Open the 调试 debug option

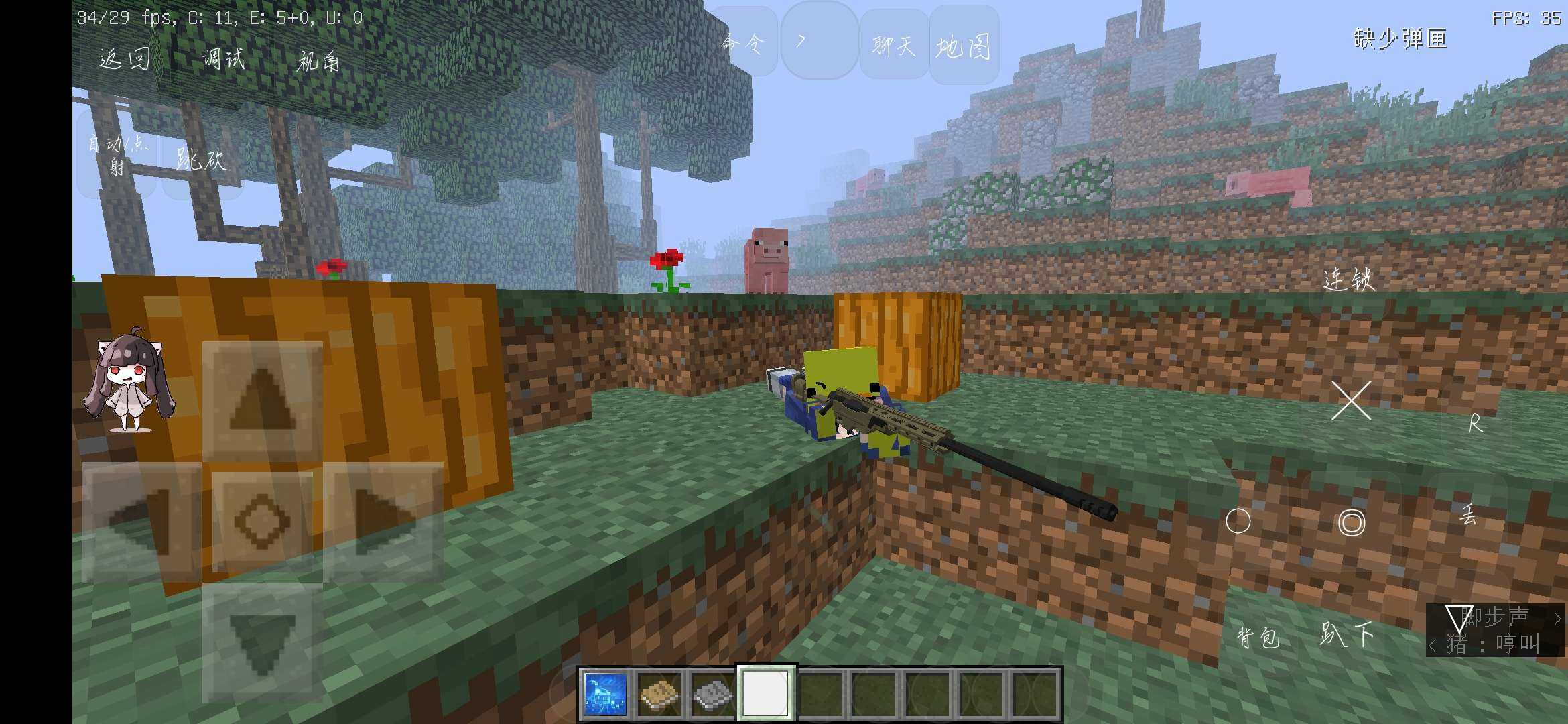coord(223,59)
